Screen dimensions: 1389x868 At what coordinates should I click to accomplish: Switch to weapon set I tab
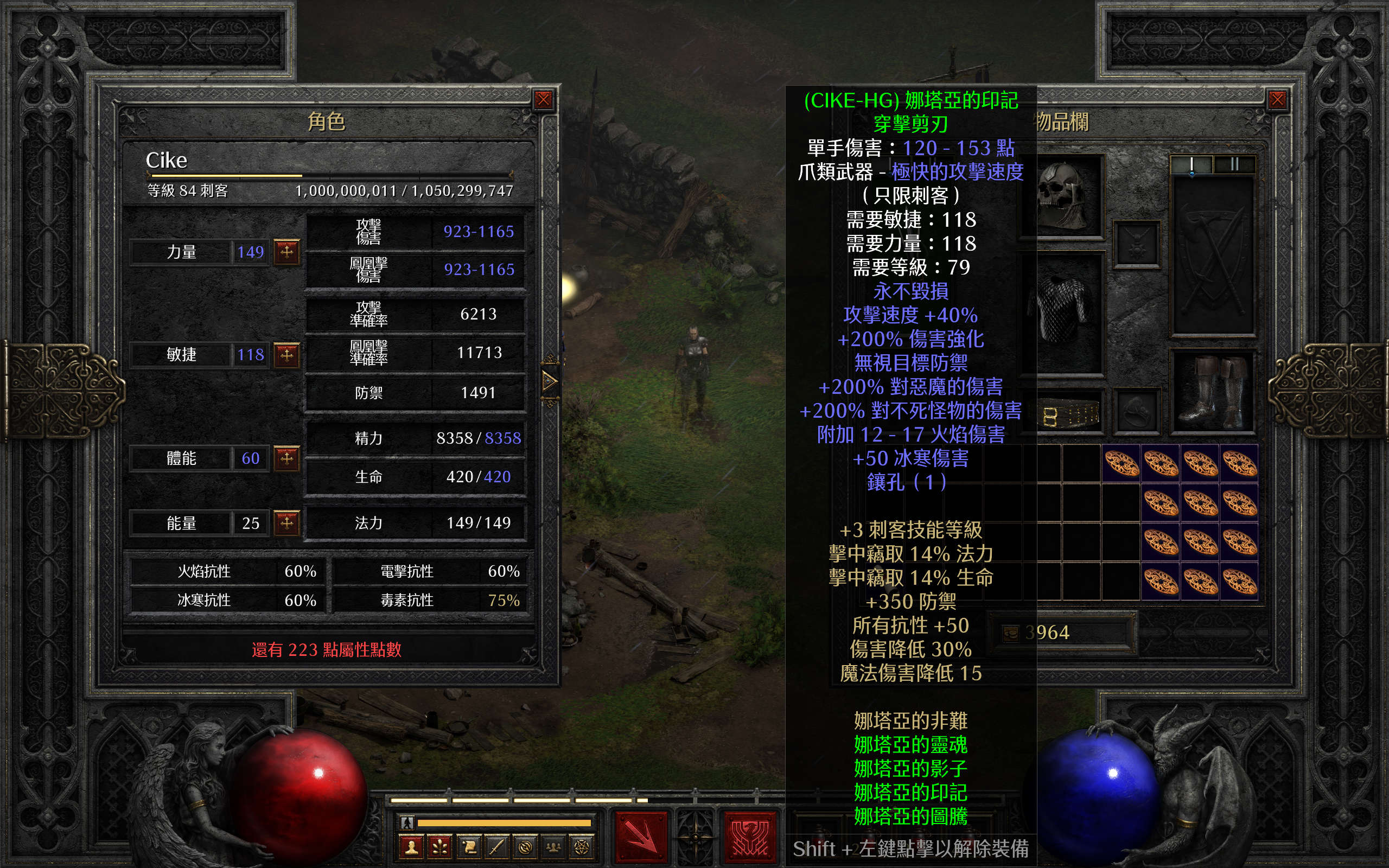point(1192,165)
